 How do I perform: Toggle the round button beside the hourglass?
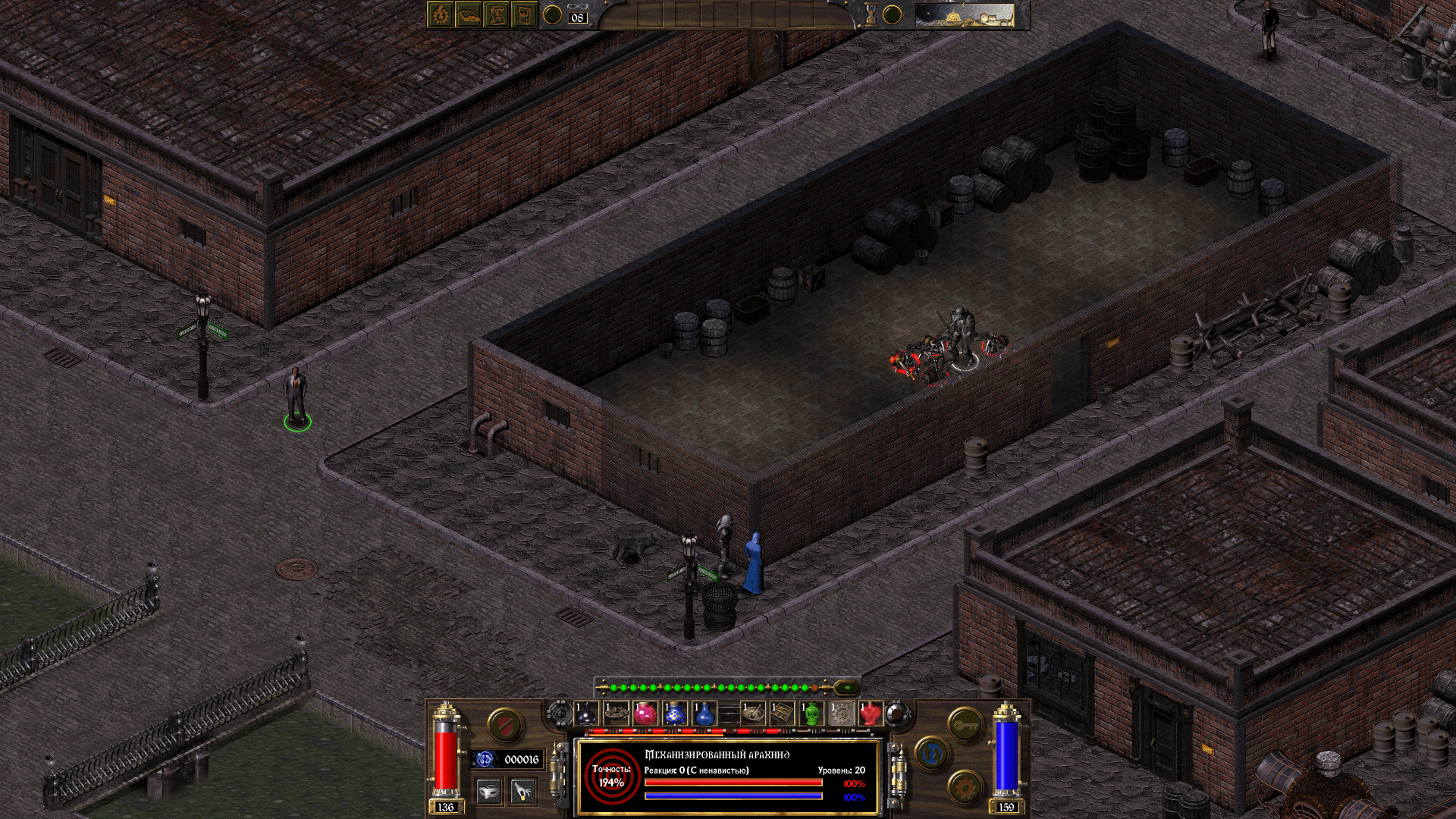pyautogui.click(x=893, y=14)
